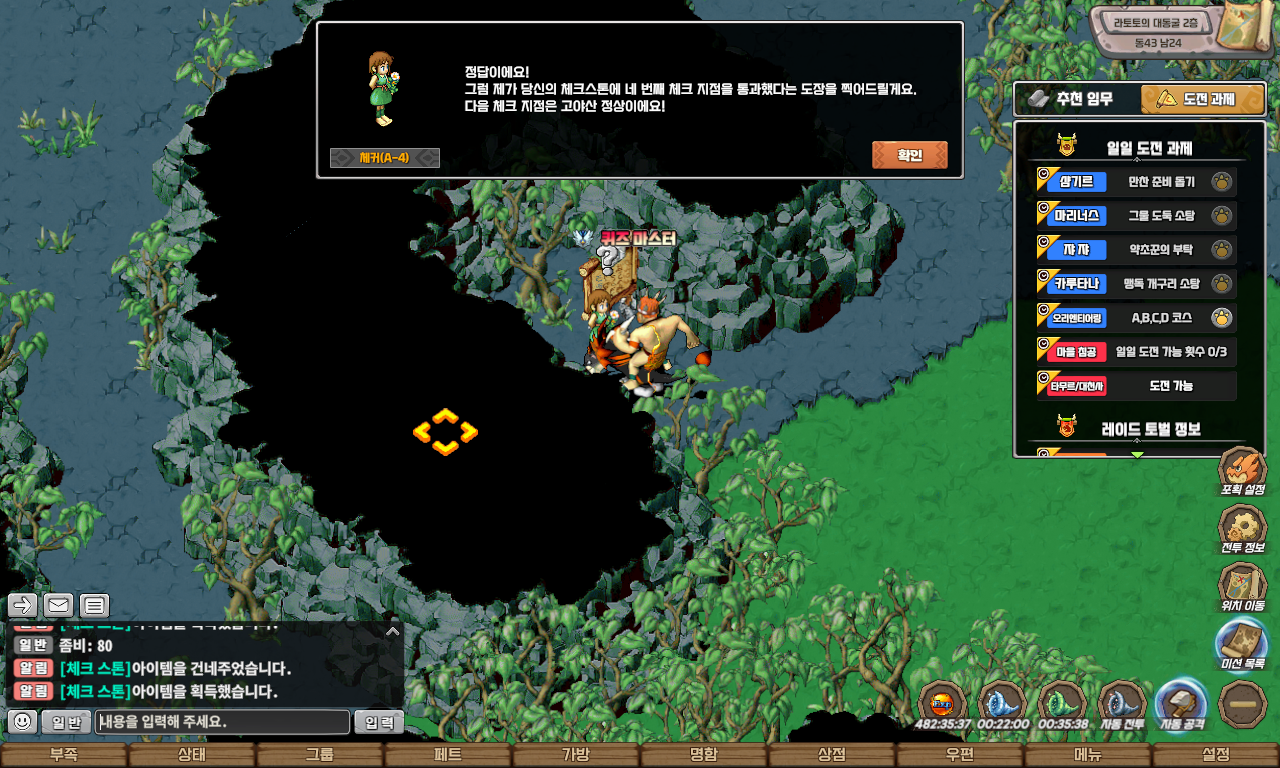Click the chat text input field
This screenshot has width=1280, height=768.
[223, 722]
